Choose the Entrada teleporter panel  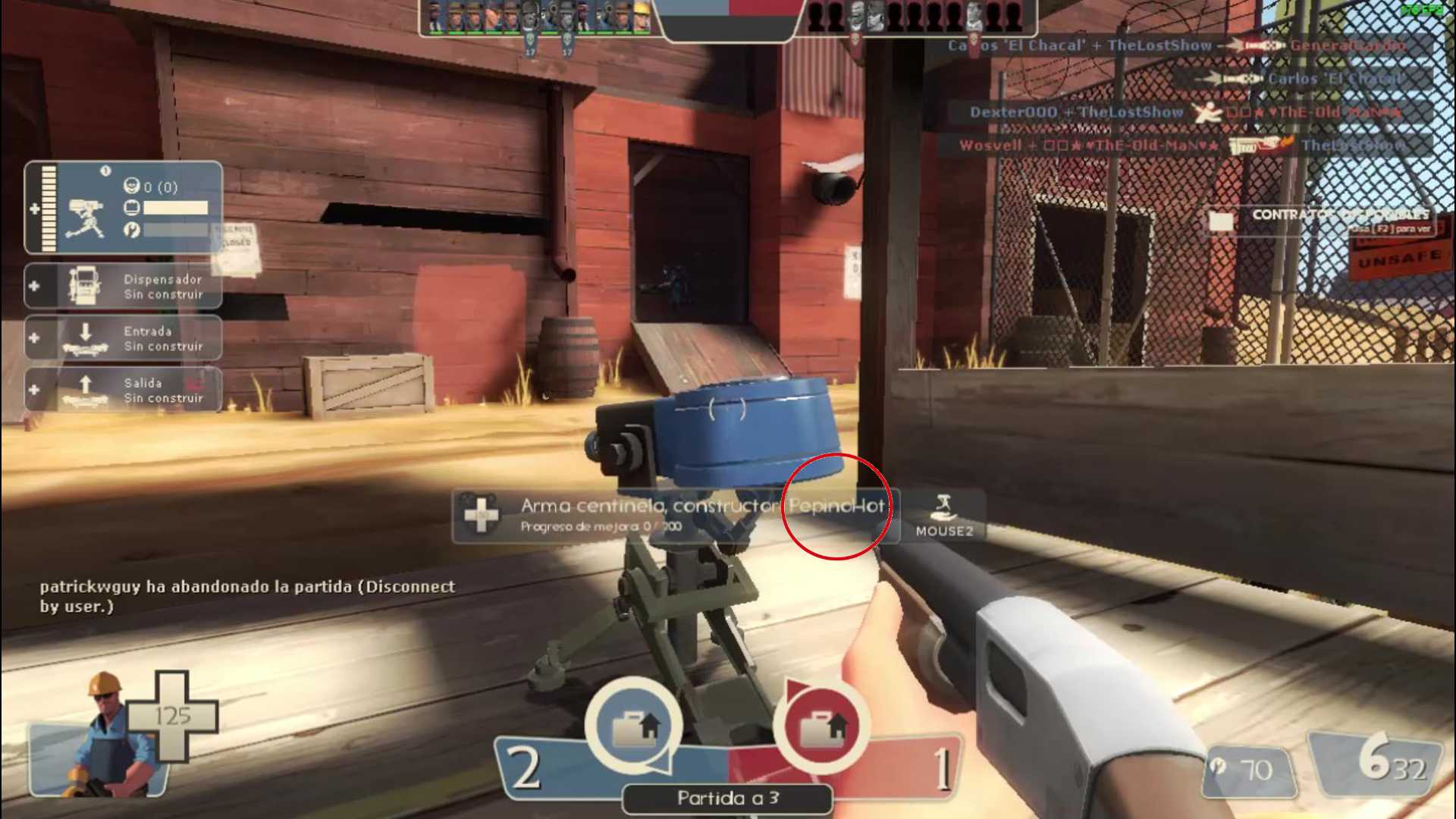coord(124,338)
